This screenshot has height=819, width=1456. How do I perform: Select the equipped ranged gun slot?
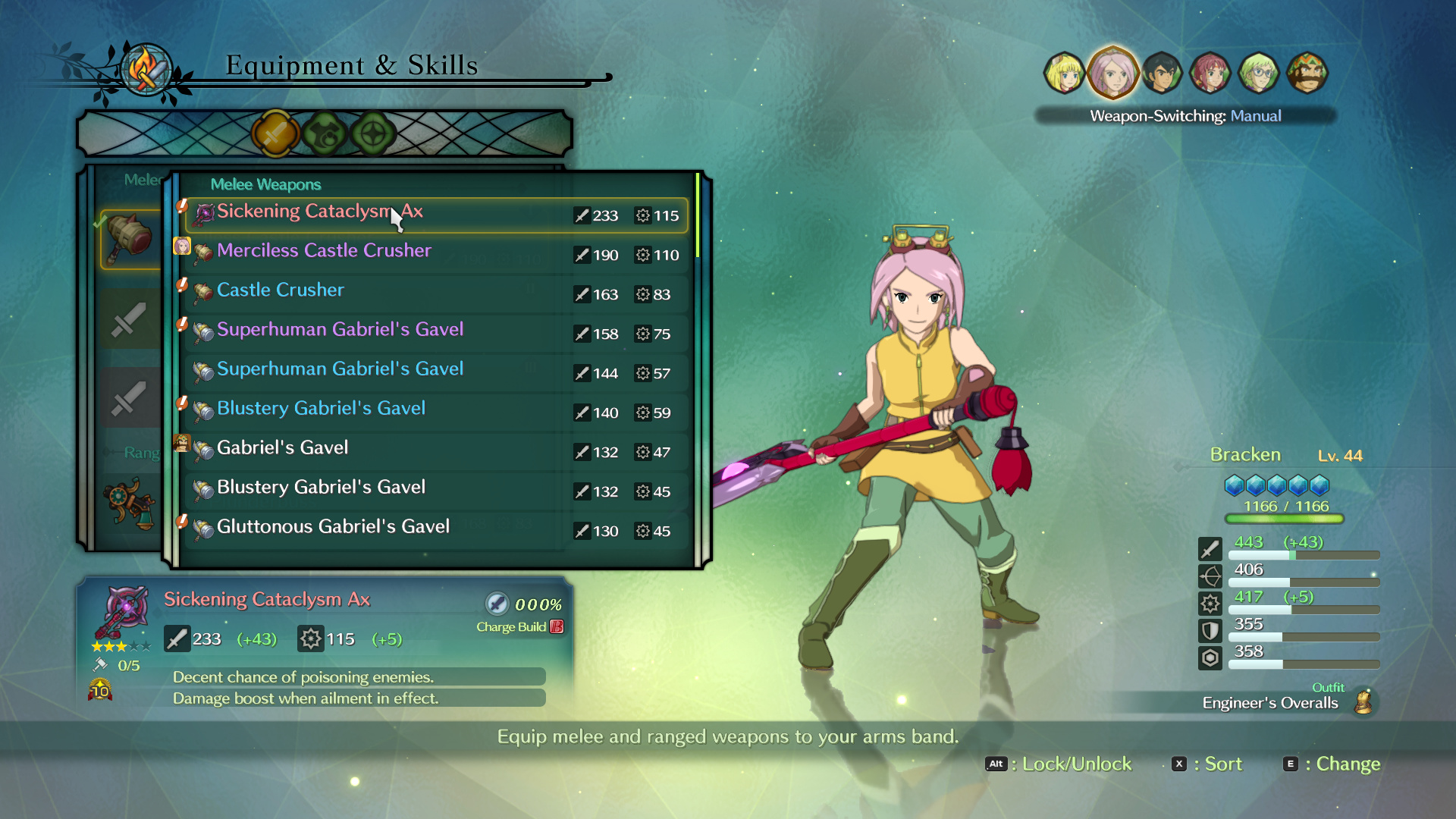point(130,502)
